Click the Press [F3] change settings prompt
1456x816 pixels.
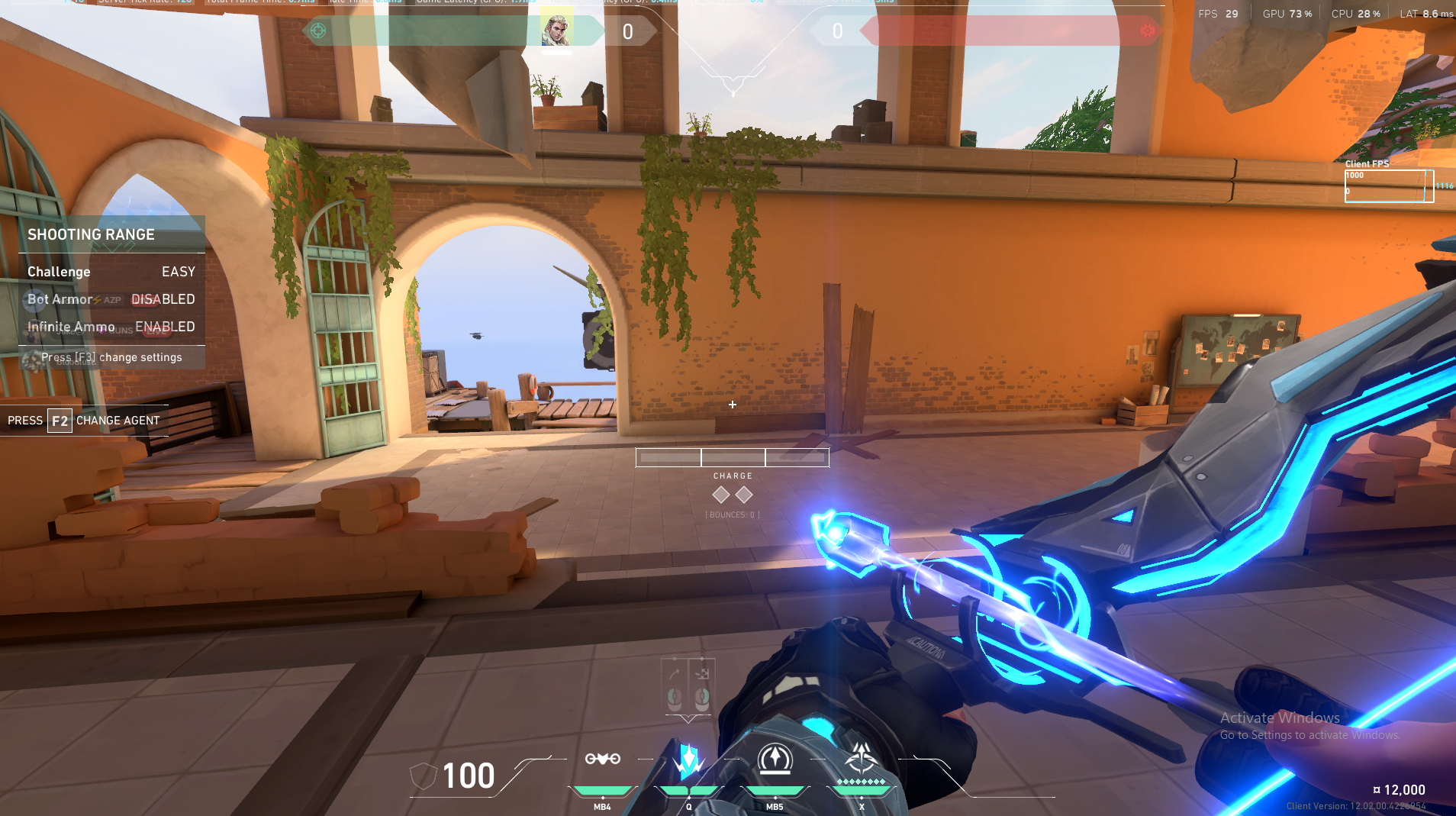(x=111, y=356)
